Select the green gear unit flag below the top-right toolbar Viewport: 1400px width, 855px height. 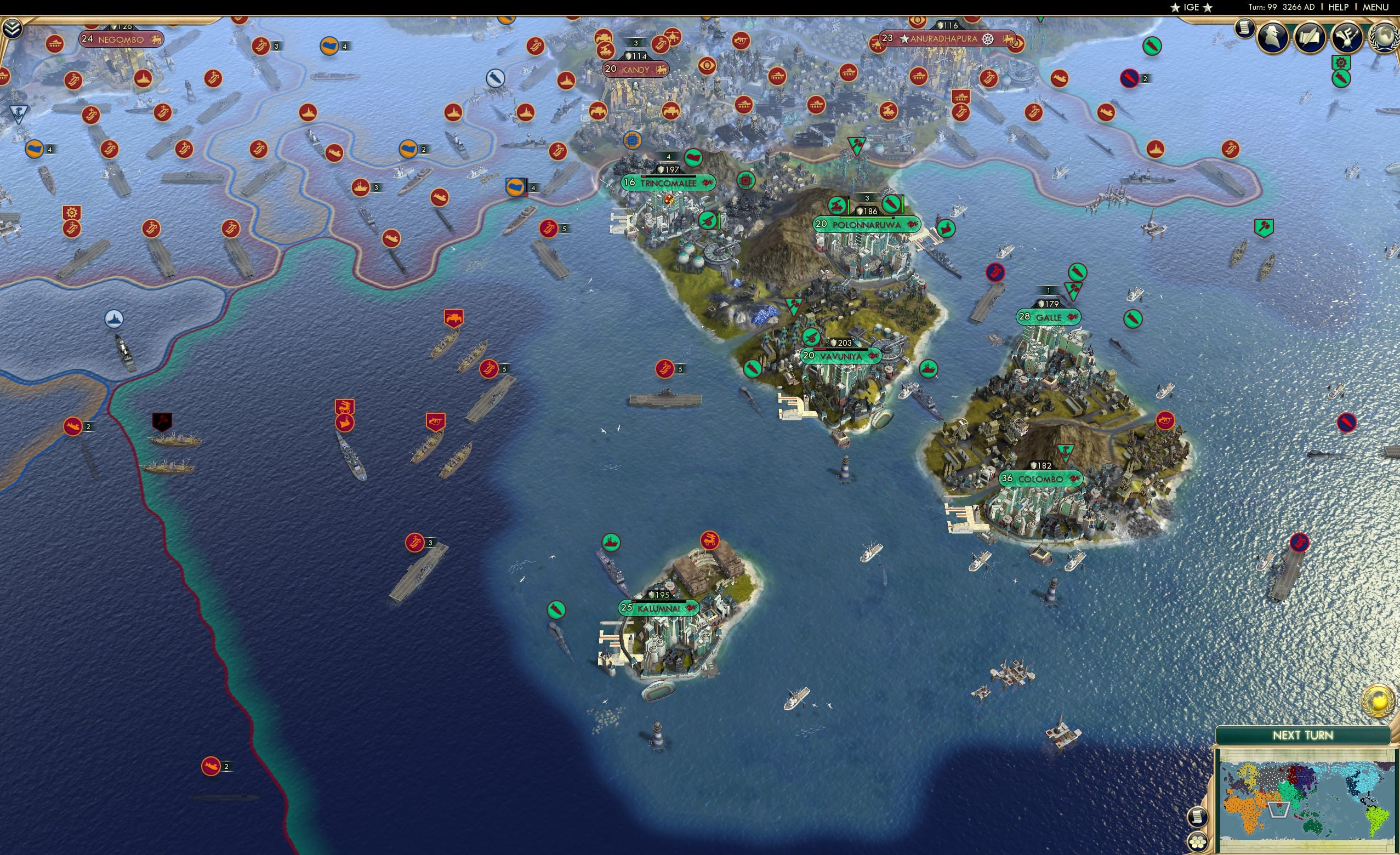1341,62
